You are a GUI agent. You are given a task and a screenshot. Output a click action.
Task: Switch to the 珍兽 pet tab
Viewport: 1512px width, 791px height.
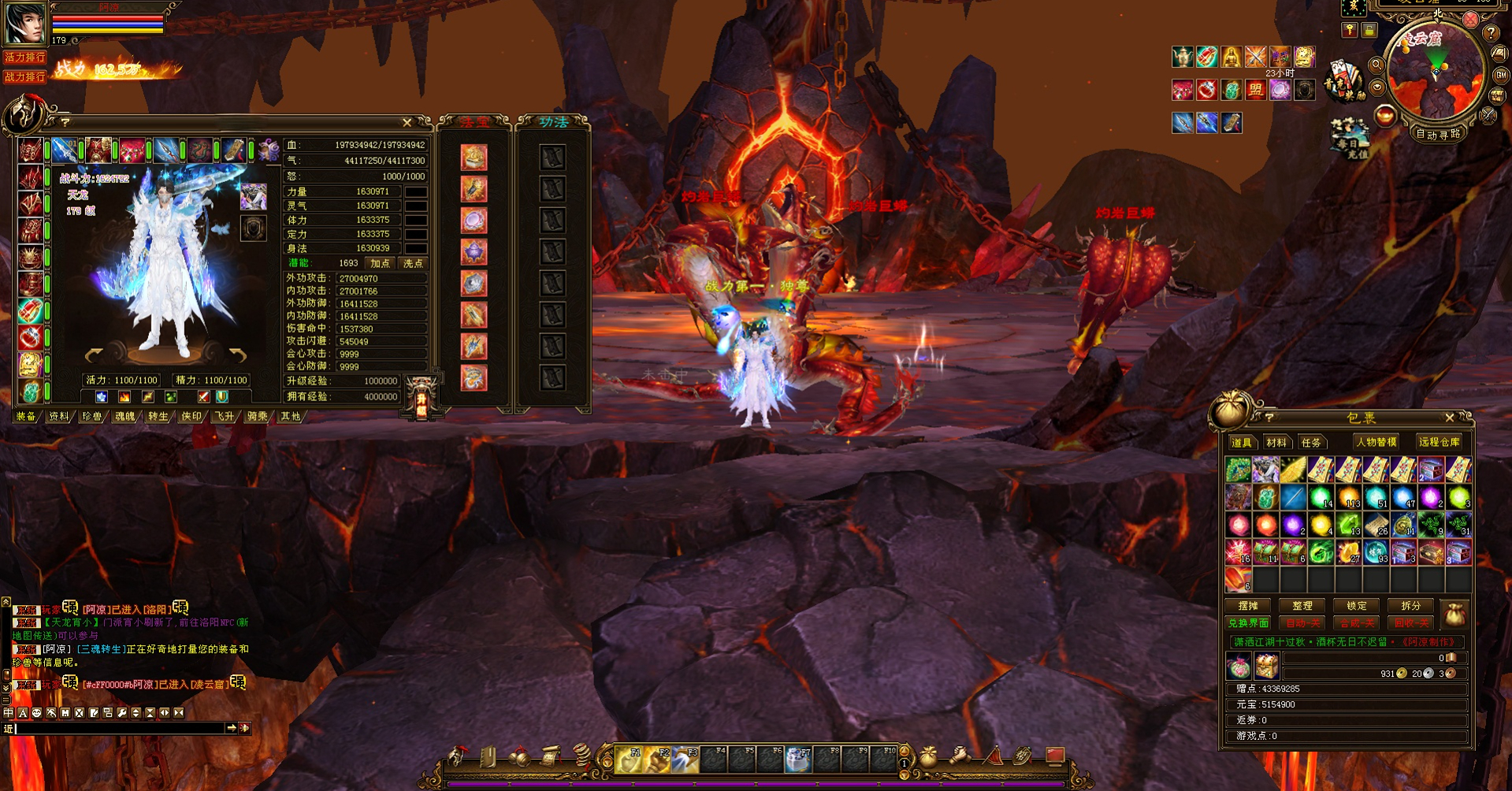pyautogui.click(x=92, y=416)
